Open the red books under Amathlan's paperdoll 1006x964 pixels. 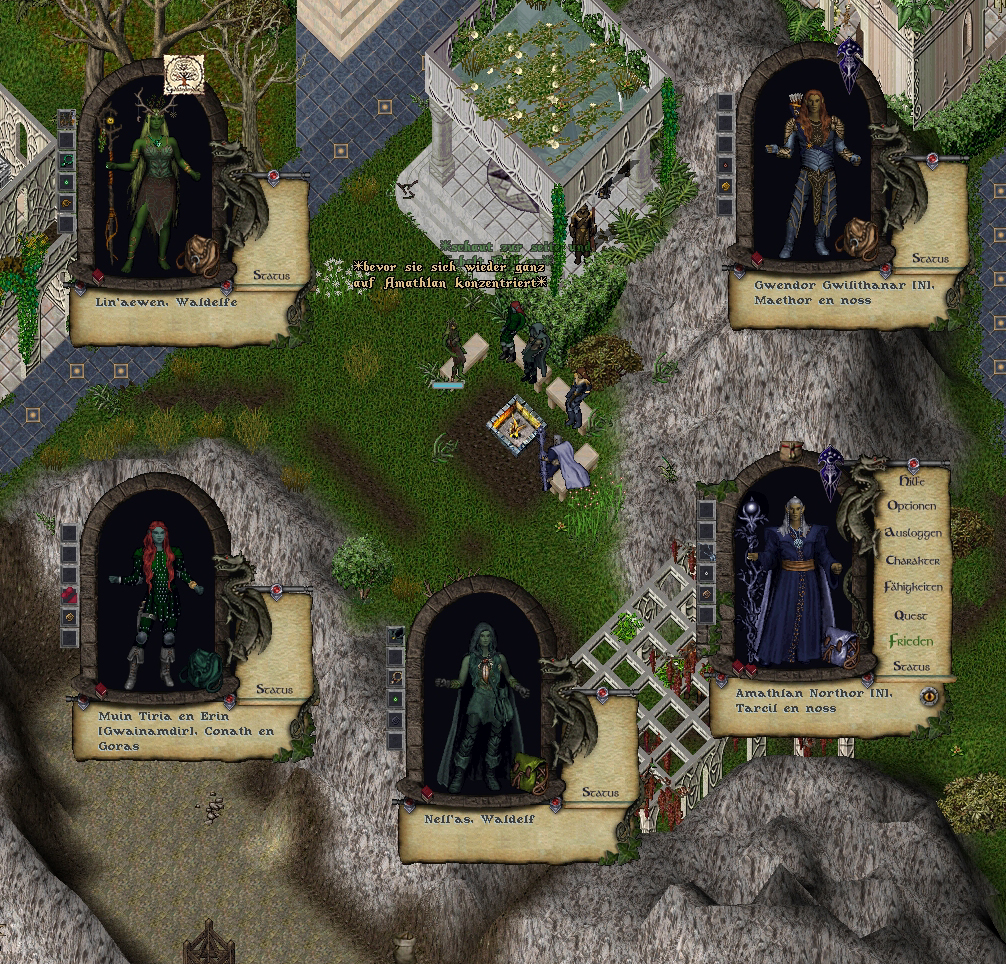click(x=745, y=670)
